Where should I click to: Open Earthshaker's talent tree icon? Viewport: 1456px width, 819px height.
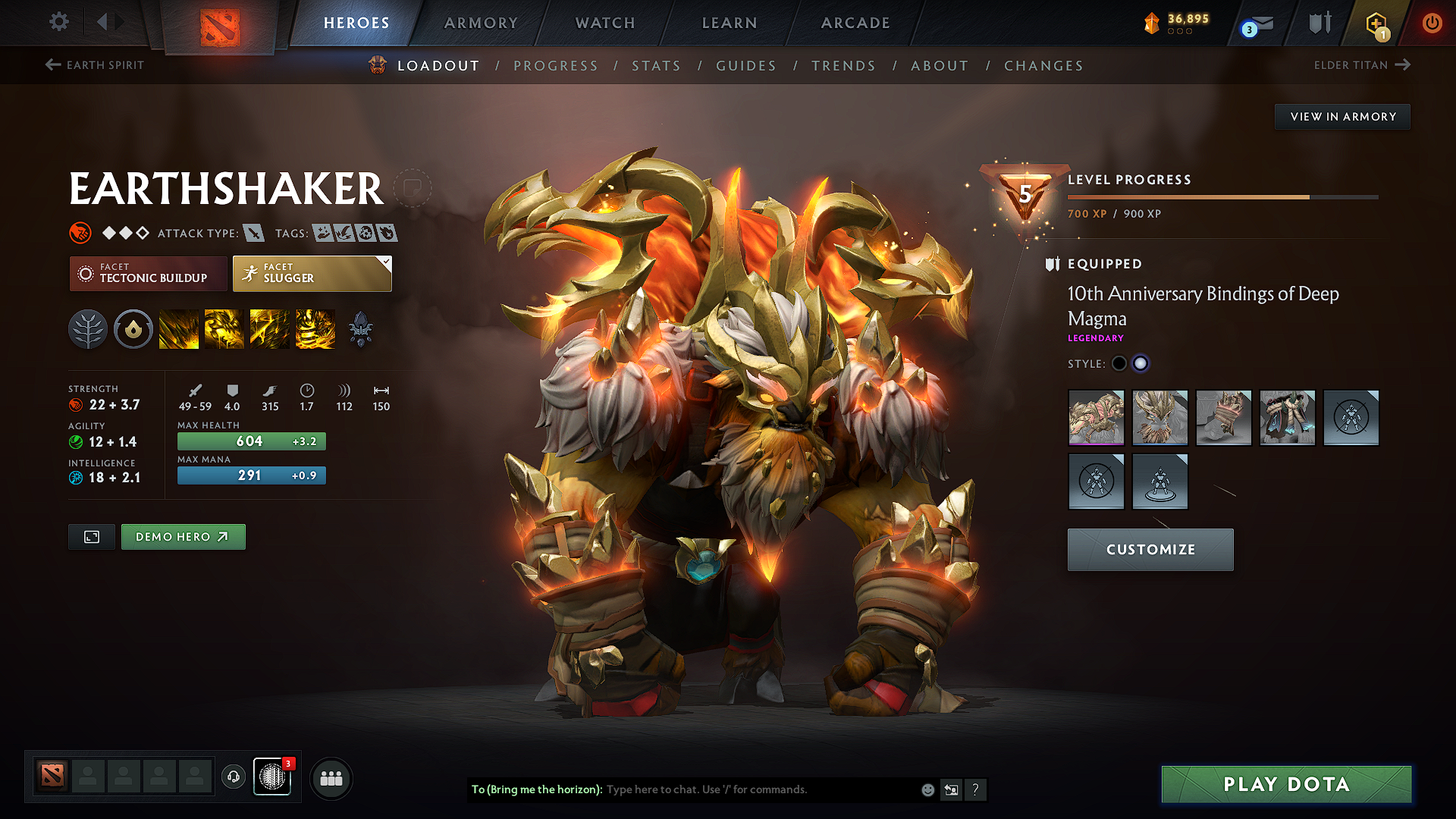88,328
